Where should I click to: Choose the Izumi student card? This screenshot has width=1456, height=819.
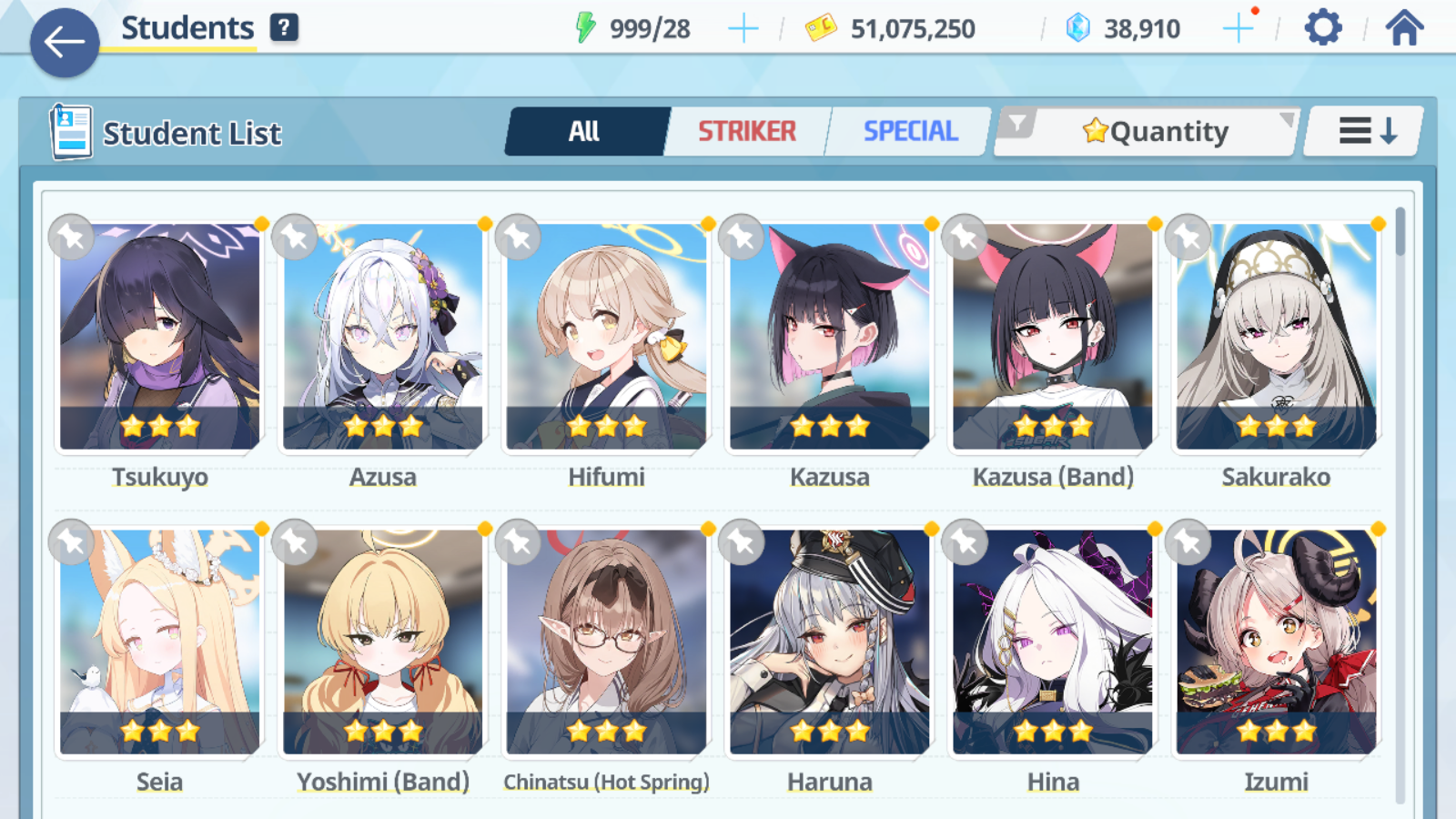click(1276, 642)
